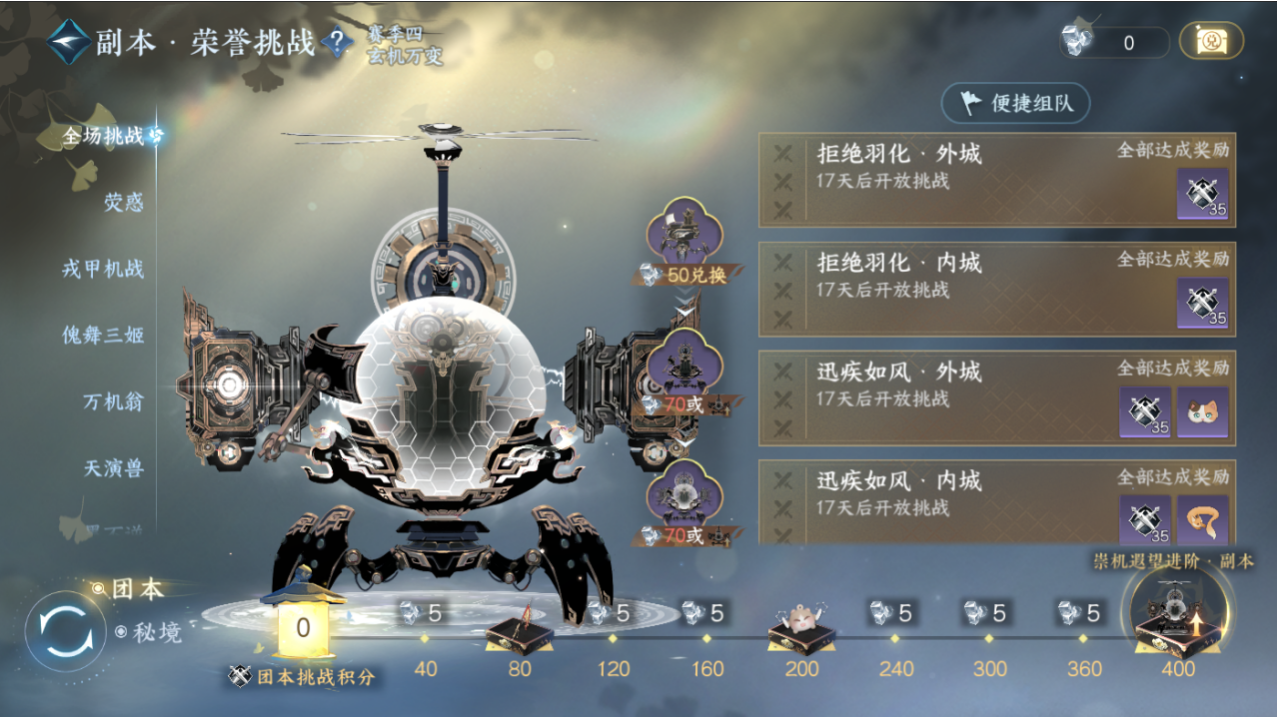The image size is (1277, 717).
Task: Choose the 戎甲机战 tab
Action: point(103,269)
